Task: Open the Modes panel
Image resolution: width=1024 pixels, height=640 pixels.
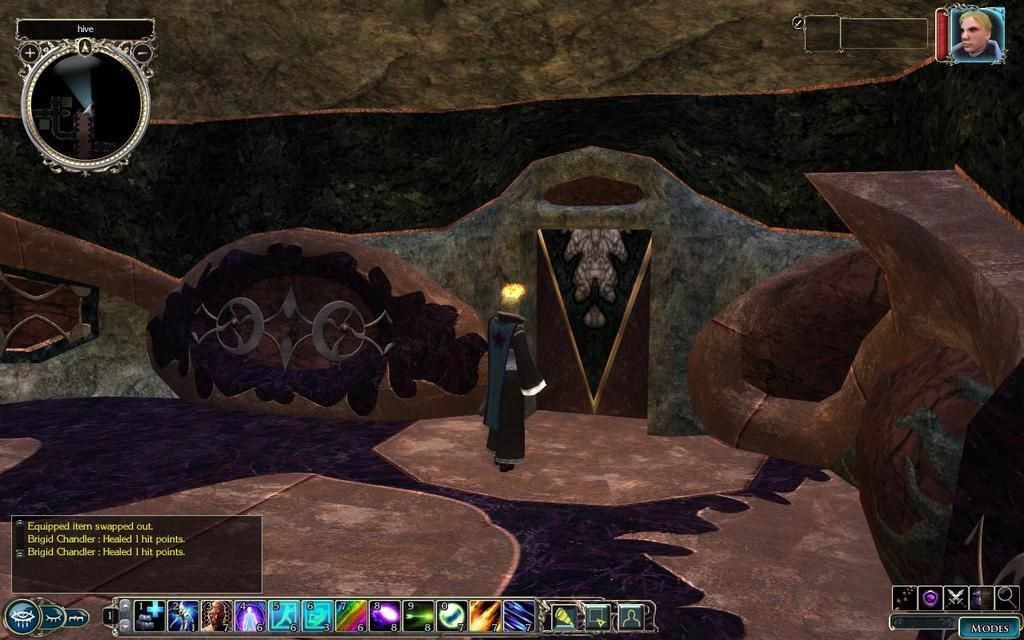Action: pos(990,627)
